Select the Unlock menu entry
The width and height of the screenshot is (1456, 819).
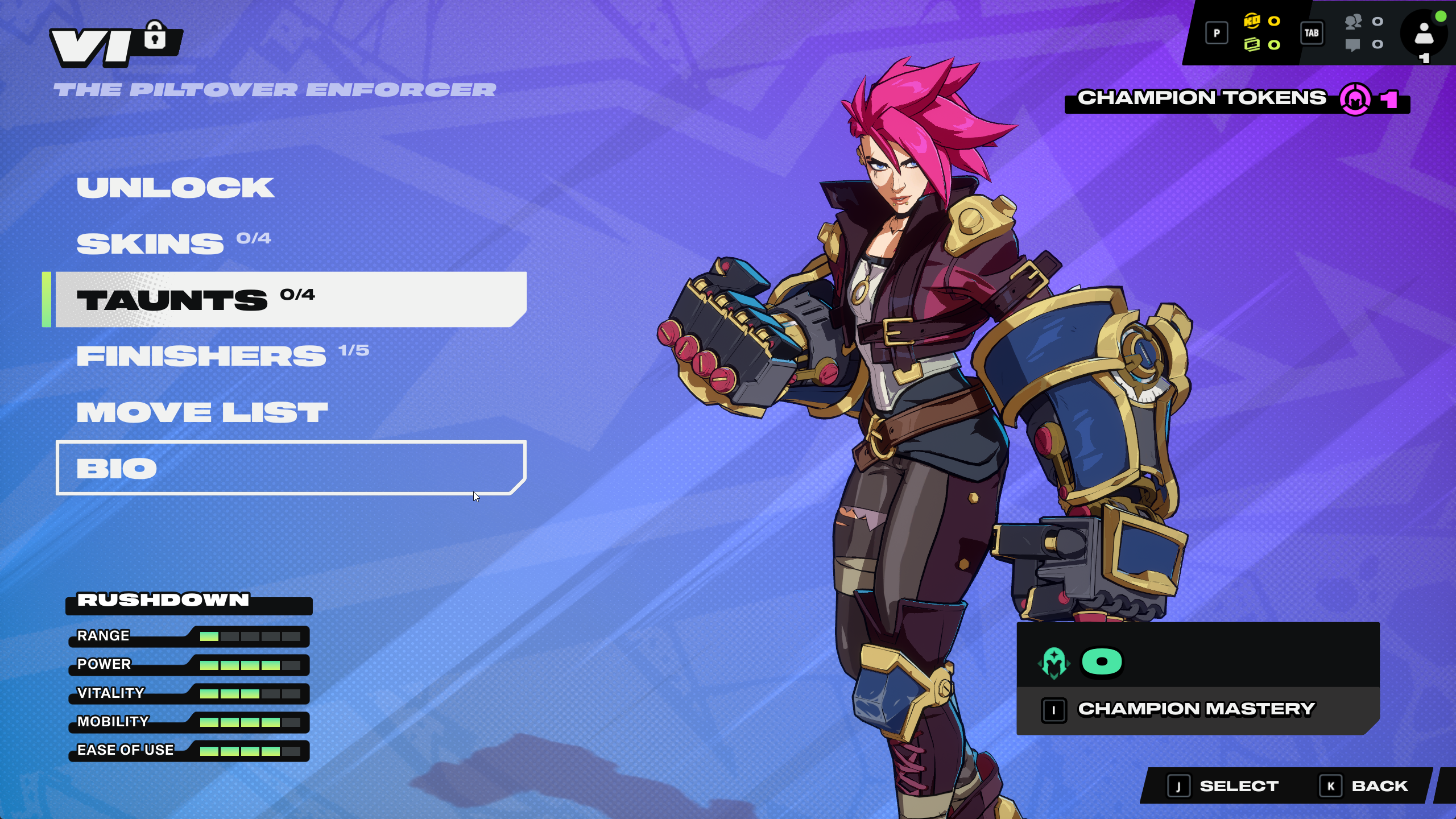[x=176, y=188]
